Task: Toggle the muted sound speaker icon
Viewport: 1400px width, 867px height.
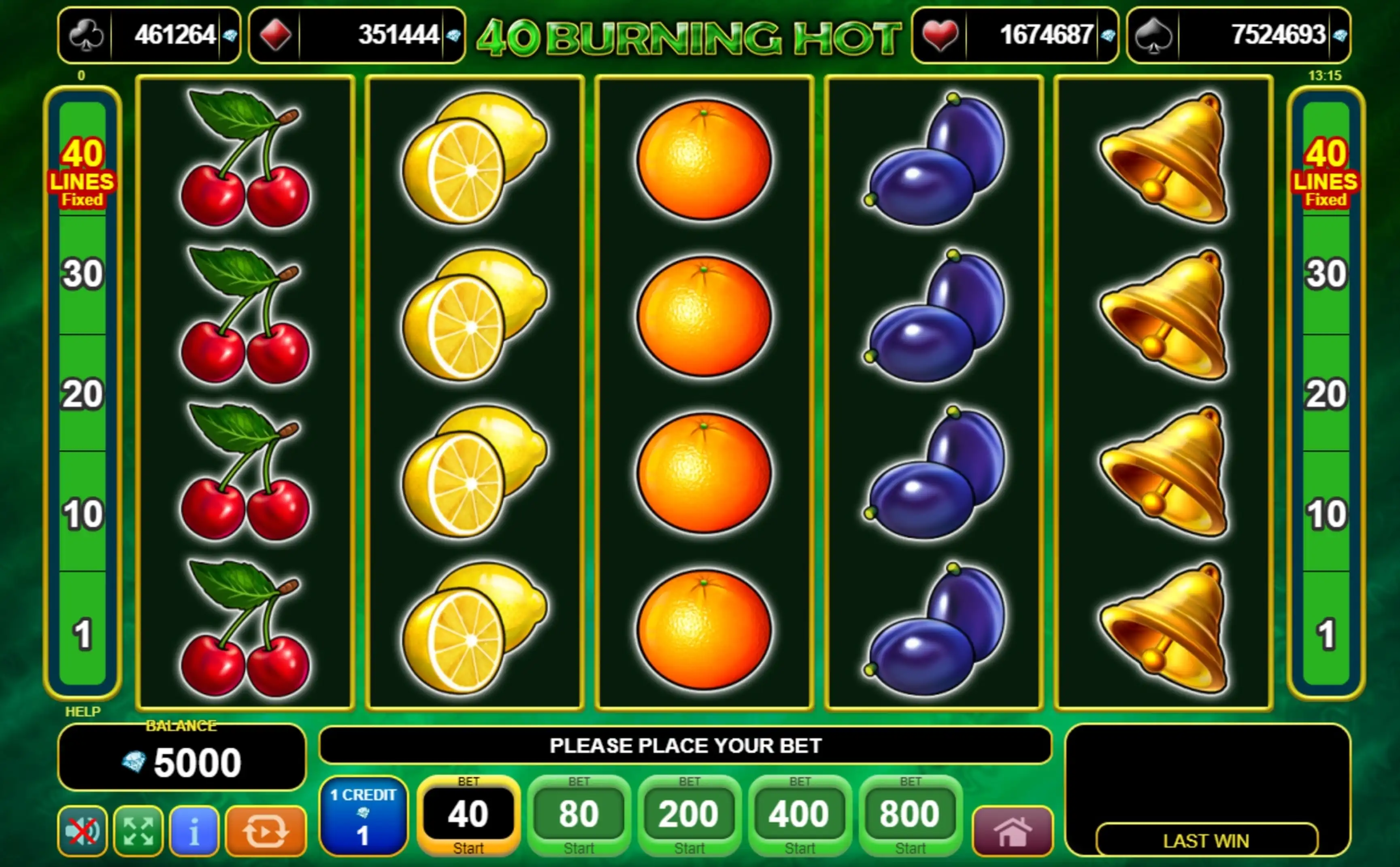Action: [x=83, y=831]
